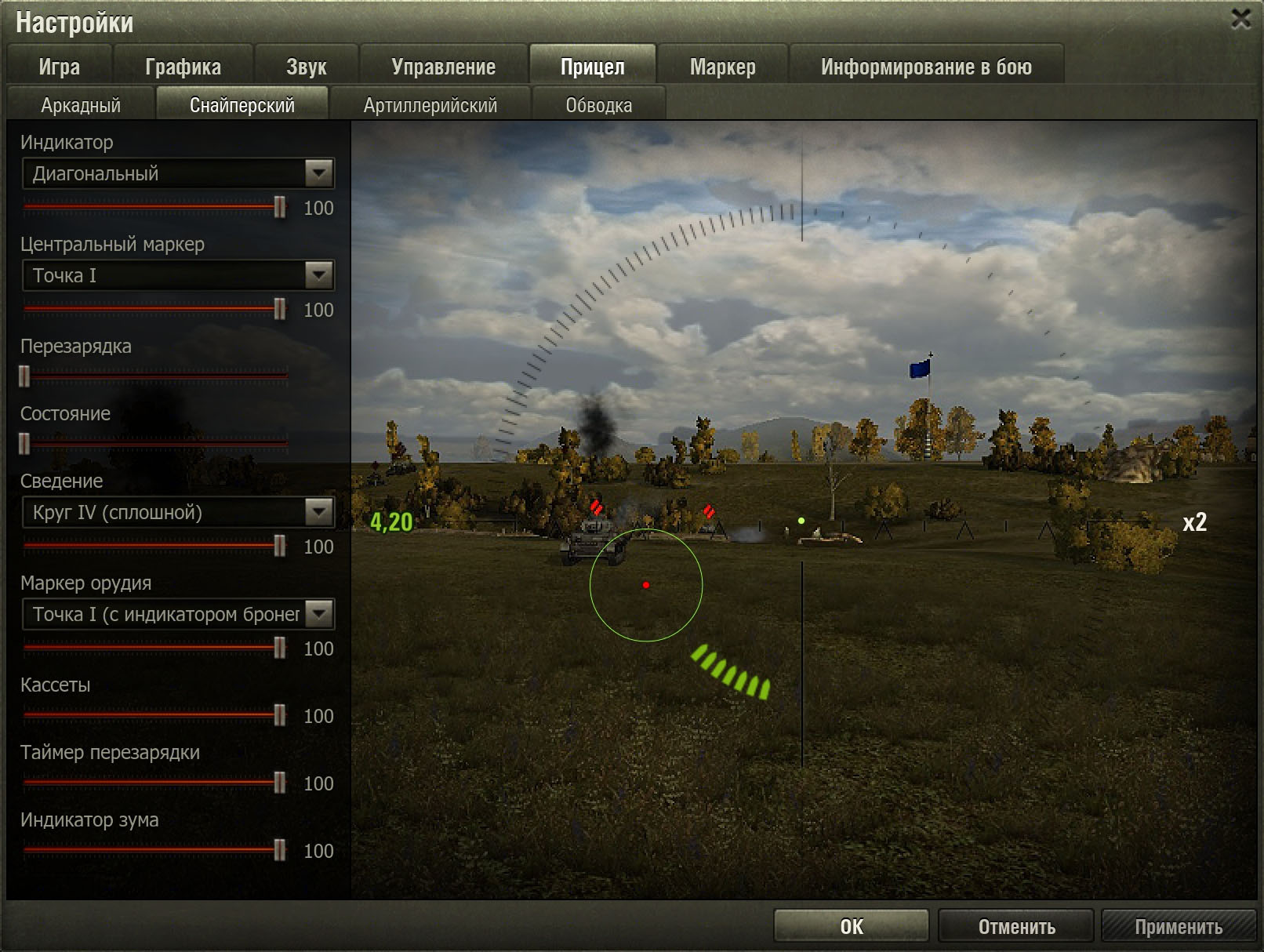Switch to the Аркадный sight sub-tab

tap(81, 105)
